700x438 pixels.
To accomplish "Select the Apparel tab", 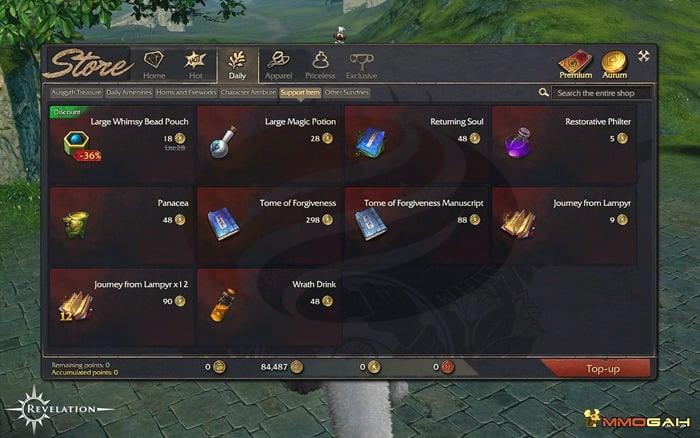I will (x=278, y=64).
